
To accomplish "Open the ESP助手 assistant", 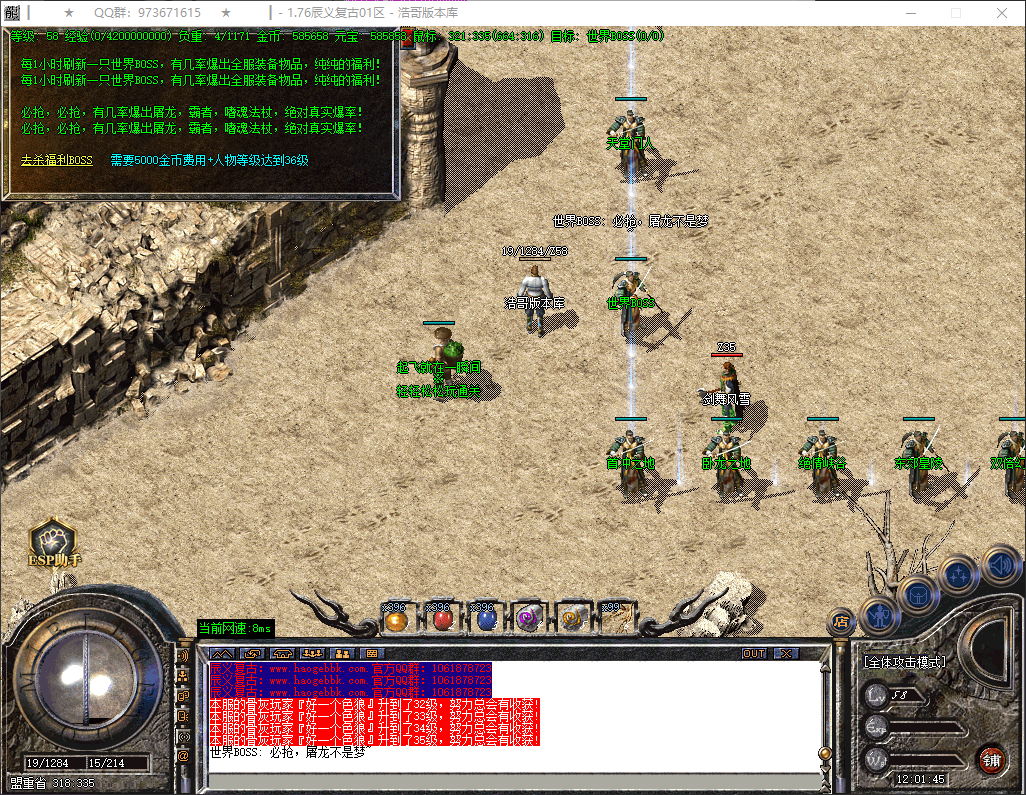I will pos(53,544).
